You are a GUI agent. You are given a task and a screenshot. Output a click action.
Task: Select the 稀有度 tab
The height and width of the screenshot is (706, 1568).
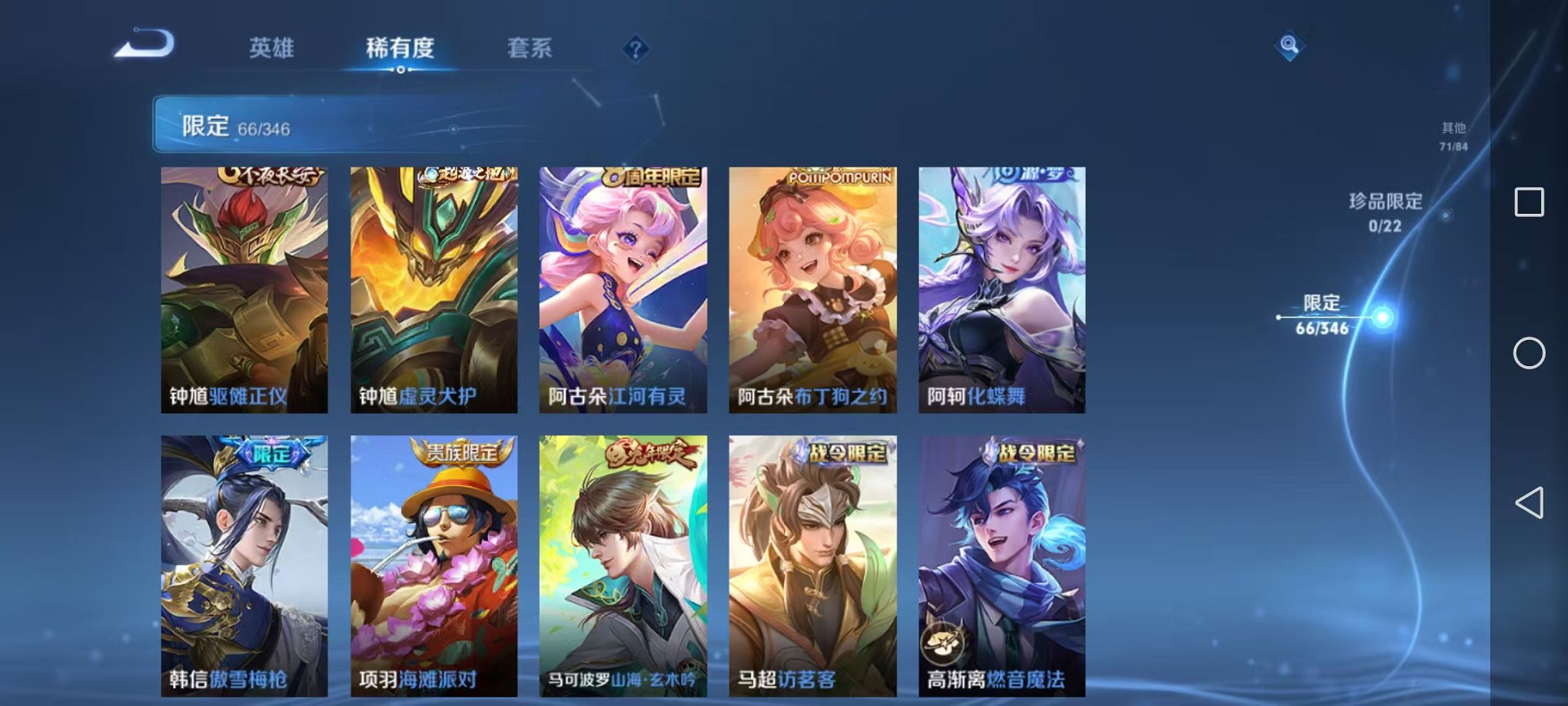tap(400, 48)
